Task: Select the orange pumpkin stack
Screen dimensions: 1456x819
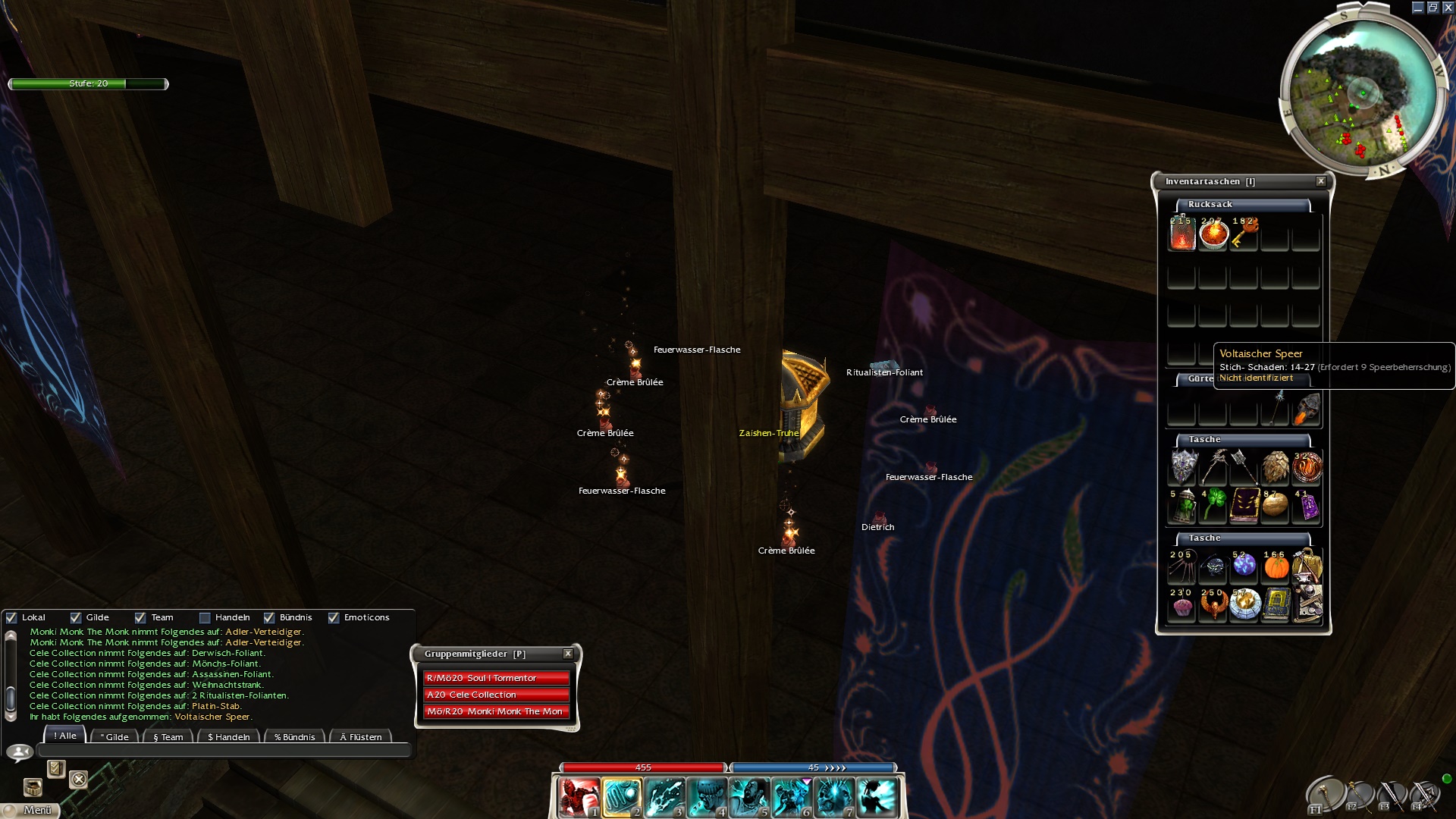Action: coord(1276,566)
